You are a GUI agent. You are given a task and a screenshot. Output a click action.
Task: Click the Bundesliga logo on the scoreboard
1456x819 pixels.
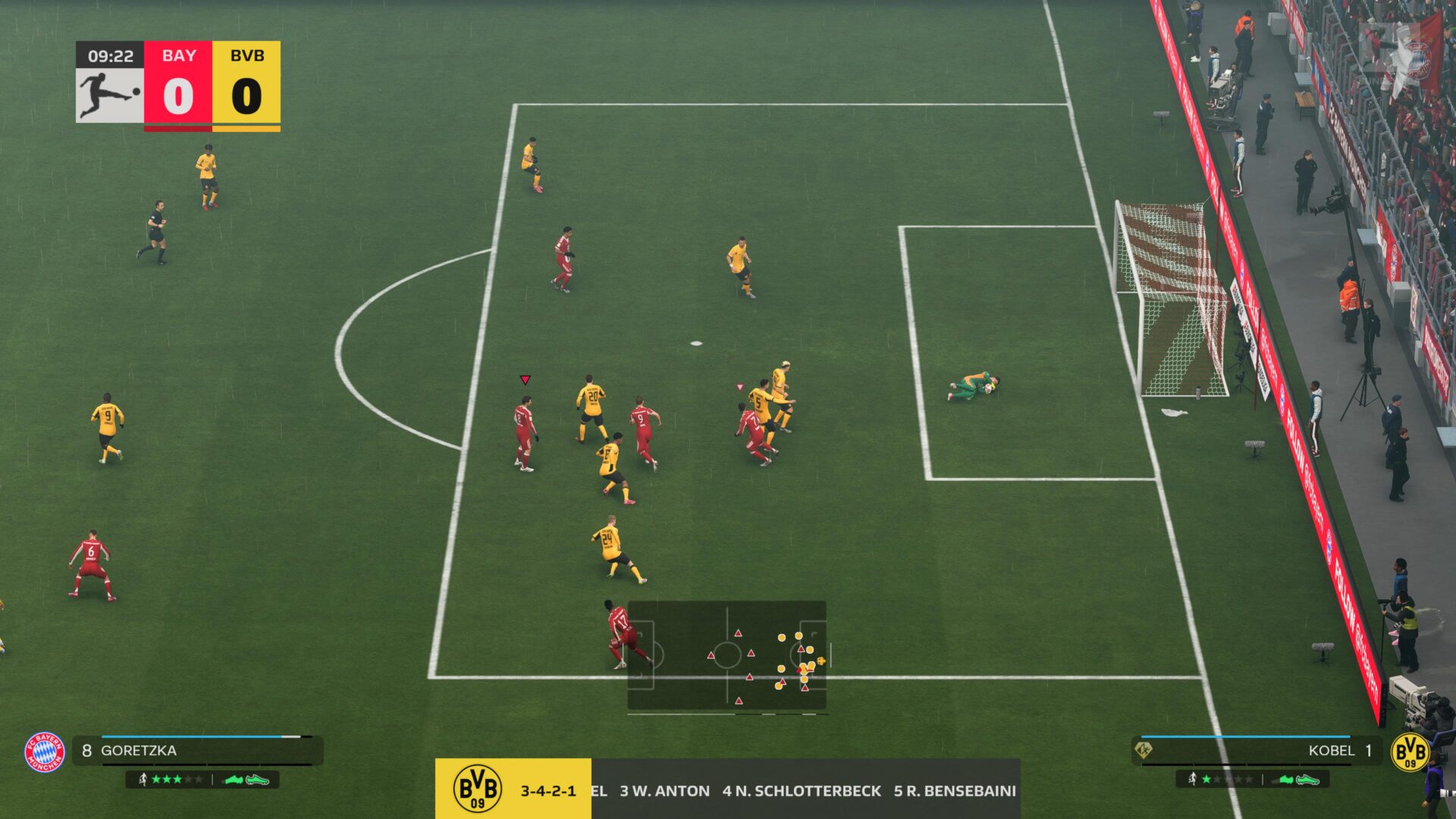[x=110, y=95]
